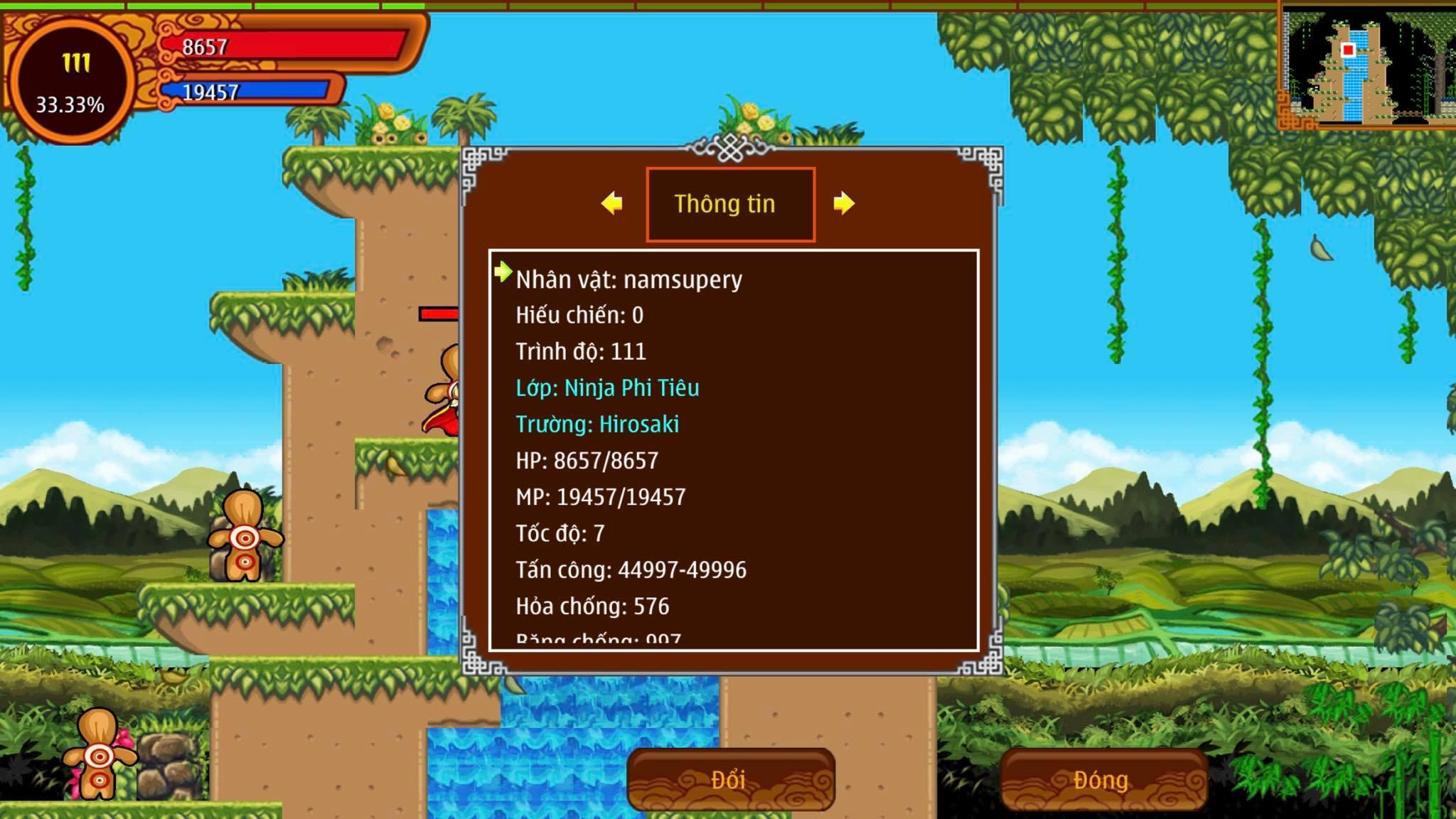This screenshot has width=1456, height=819.
Task: Go to previous tab with left arrow
Action: (611, 203)
